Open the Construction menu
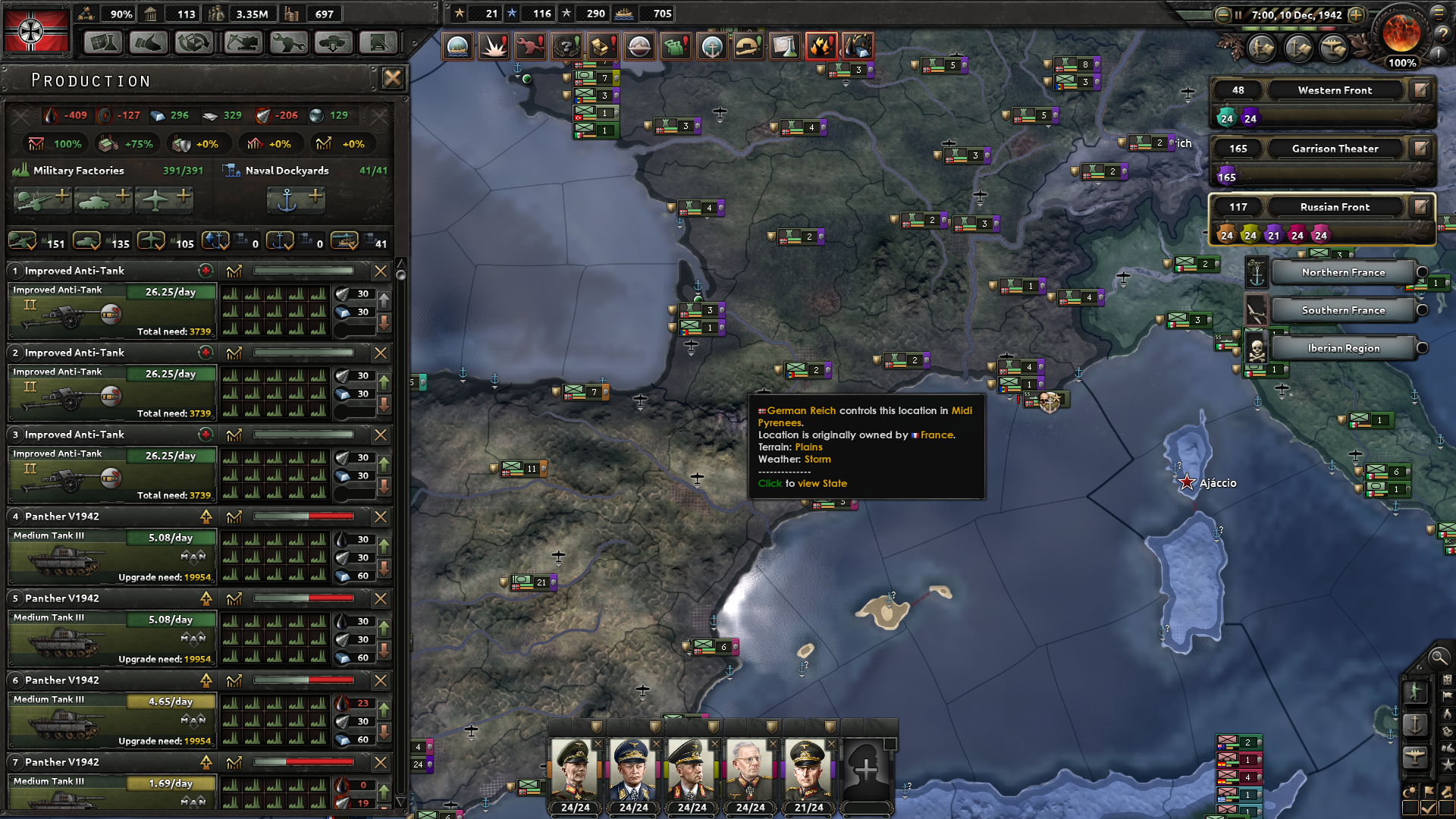This screenshot has height=819, width=1456. [x=242, y=43]
